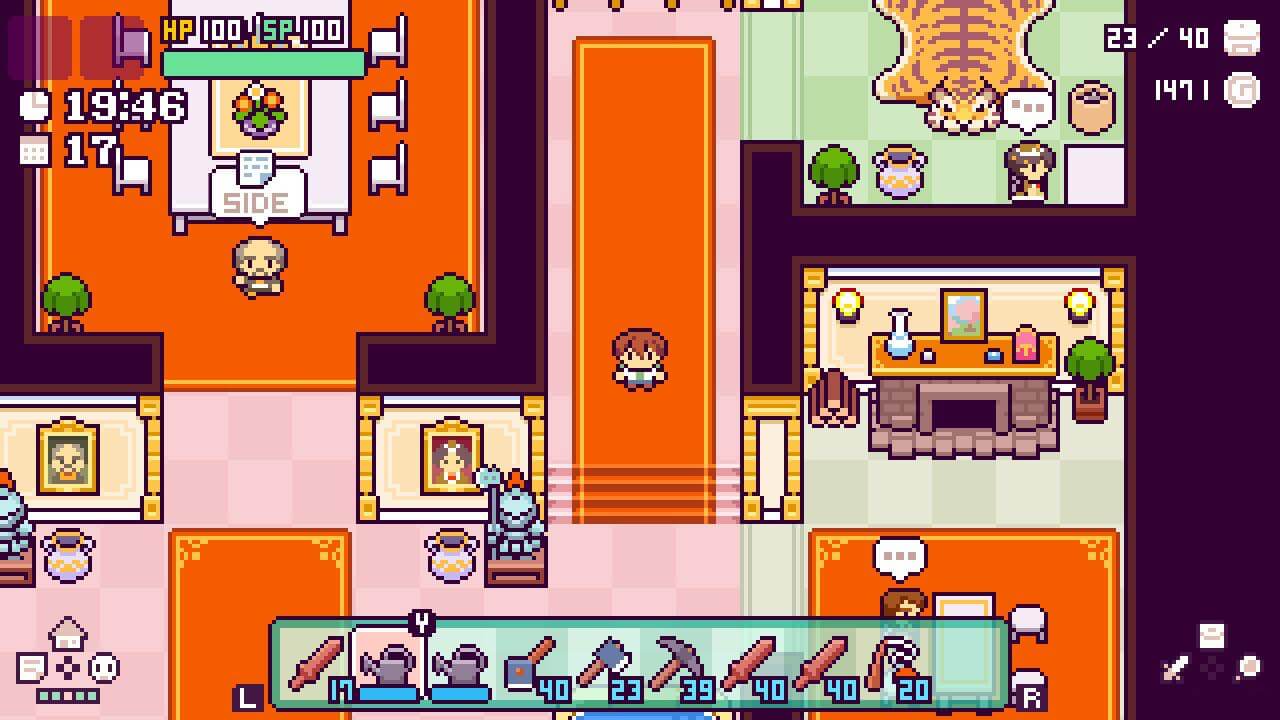Select the axe hotbar slot
Screen dimensions: 1280x720
point(604,662)
